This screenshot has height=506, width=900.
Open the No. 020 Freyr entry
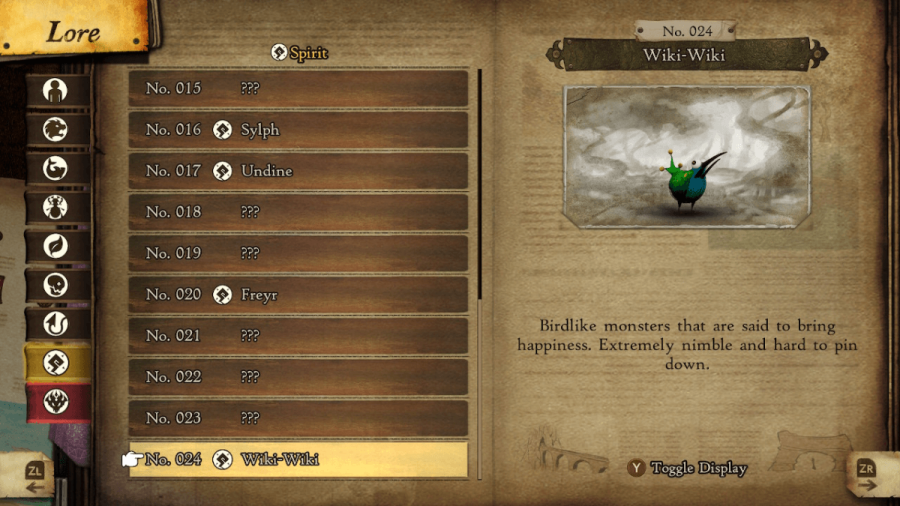(x=298, y=295)
